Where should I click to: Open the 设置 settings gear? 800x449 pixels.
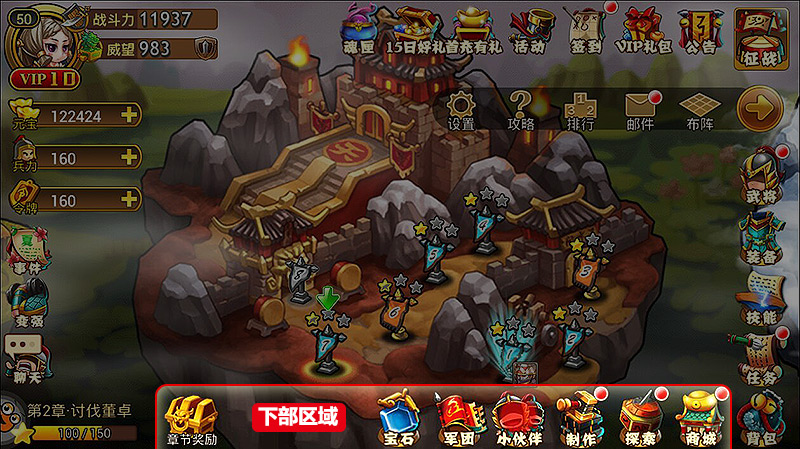pos(461,109)
